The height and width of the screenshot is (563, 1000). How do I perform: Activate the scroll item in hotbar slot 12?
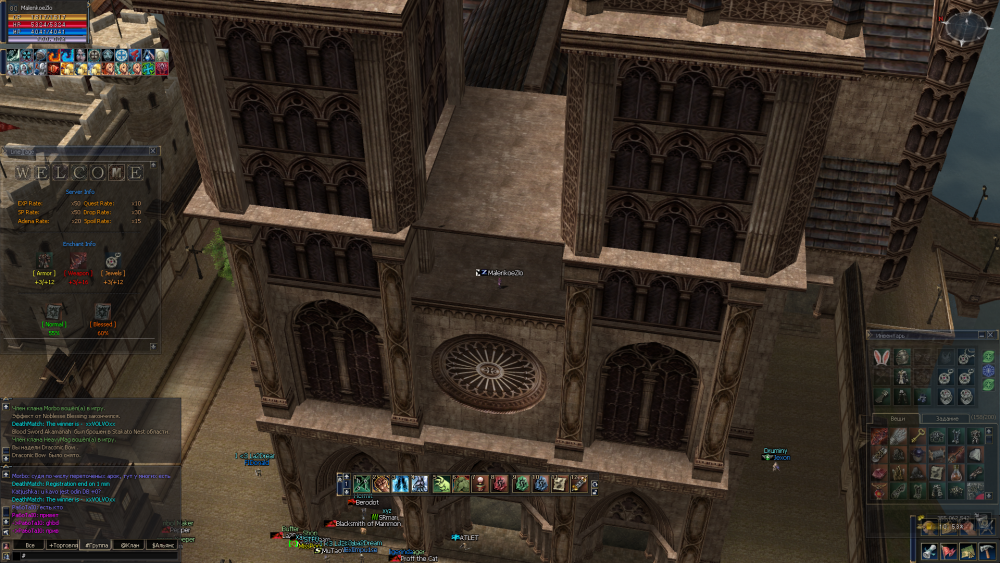click(x=579, y=484)
